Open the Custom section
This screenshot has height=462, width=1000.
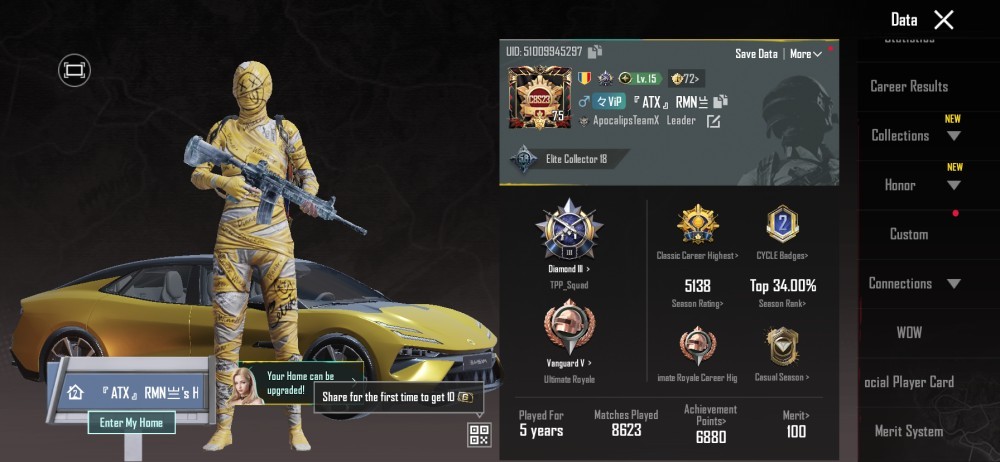pyautogui.click(x=909, y=234)
